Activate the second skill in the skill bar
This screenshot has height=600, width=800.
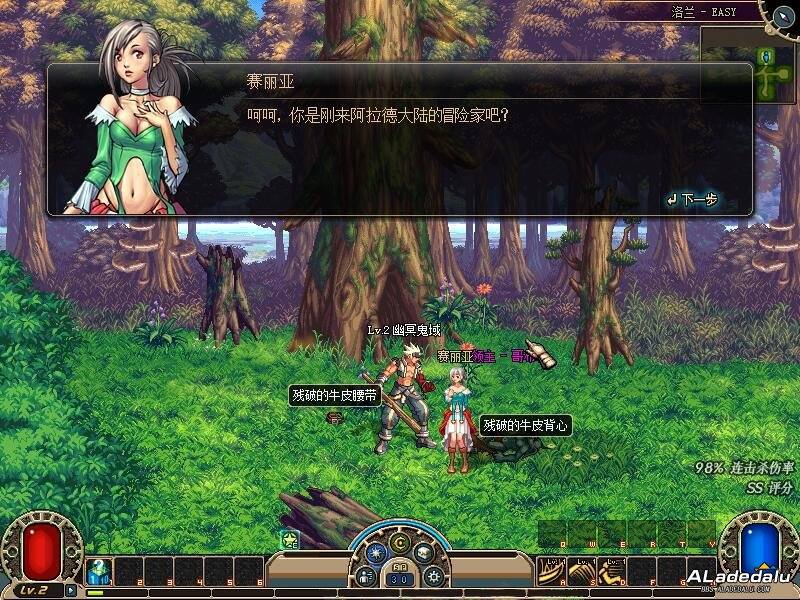click(x=581, y=571)
